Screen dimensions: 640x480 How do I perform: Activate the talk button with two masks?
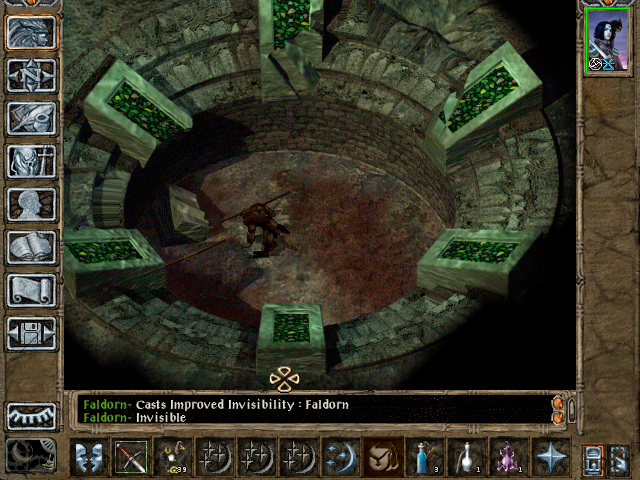click(89, 457)
